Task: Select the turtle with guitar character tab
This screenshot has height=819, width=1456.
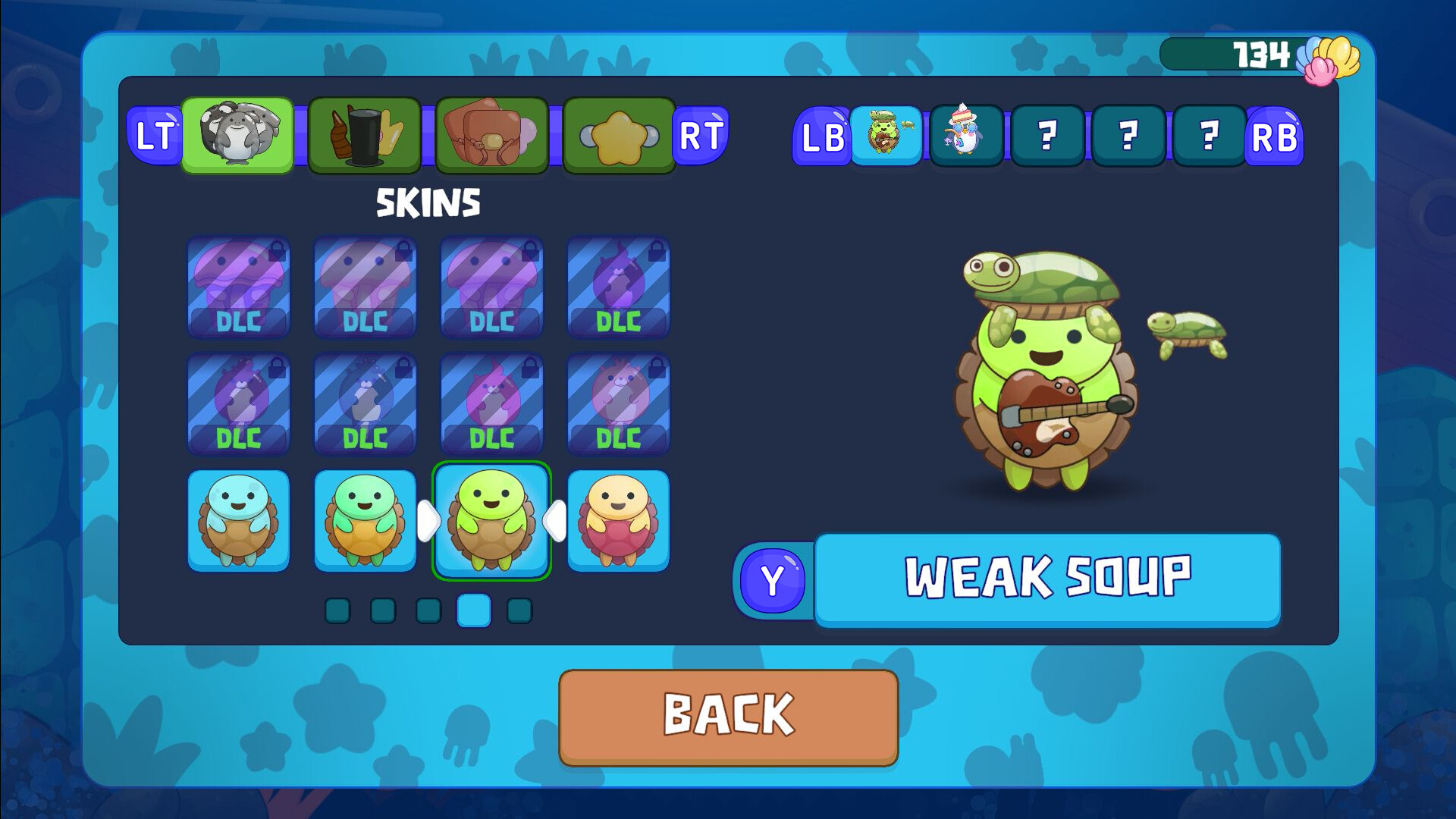Action: [885, 135]
